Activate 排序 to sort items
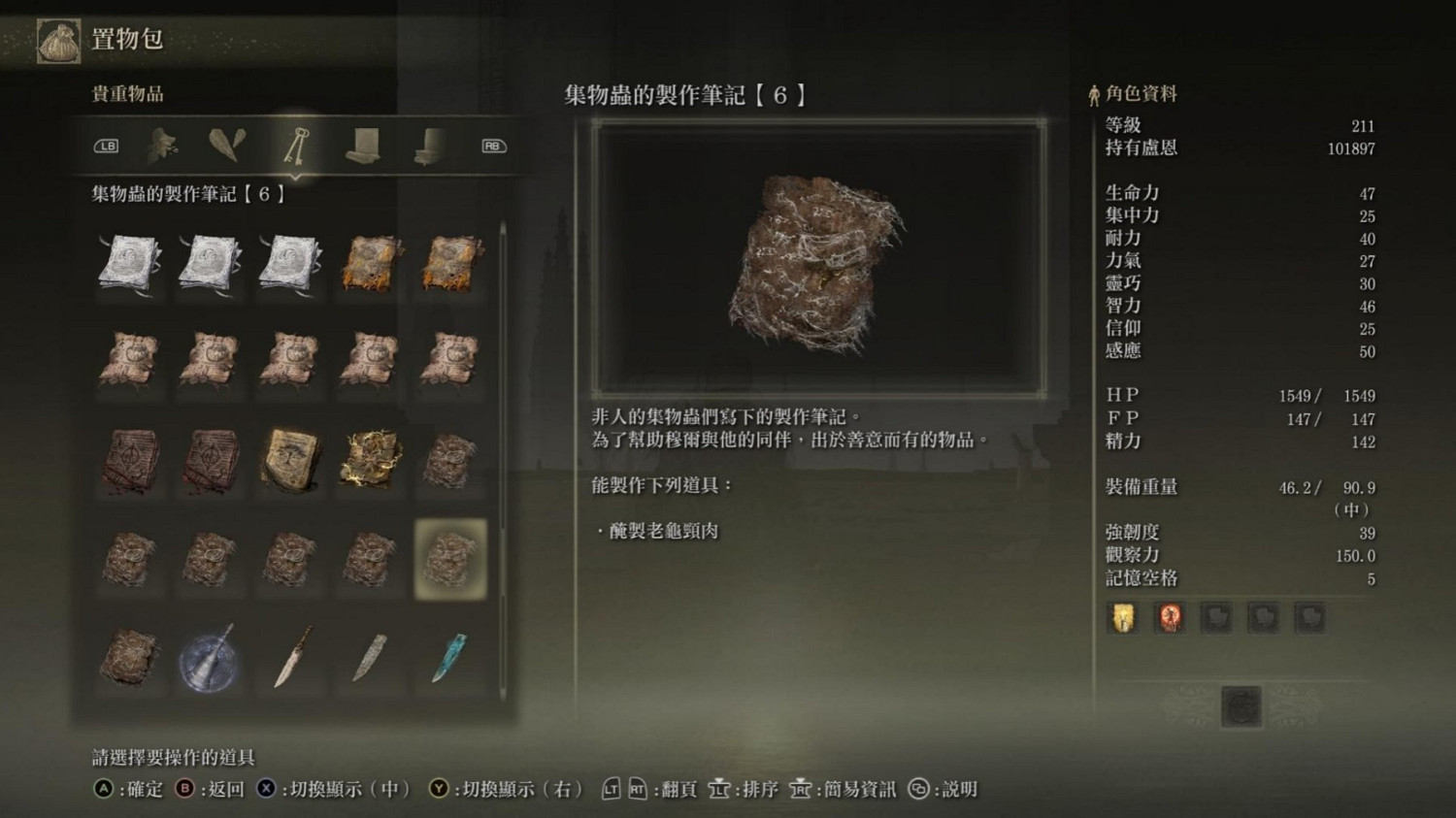 758,789
